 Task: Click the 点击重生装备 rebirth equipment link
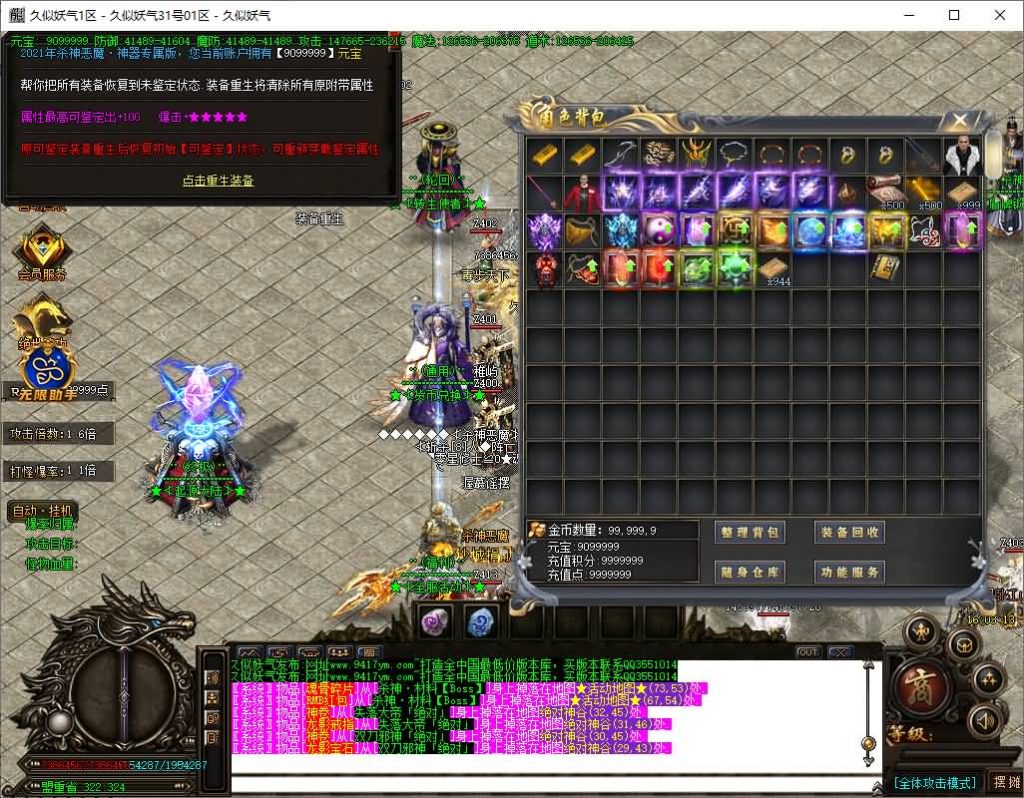pyautogui.click(x=218, y=181)
